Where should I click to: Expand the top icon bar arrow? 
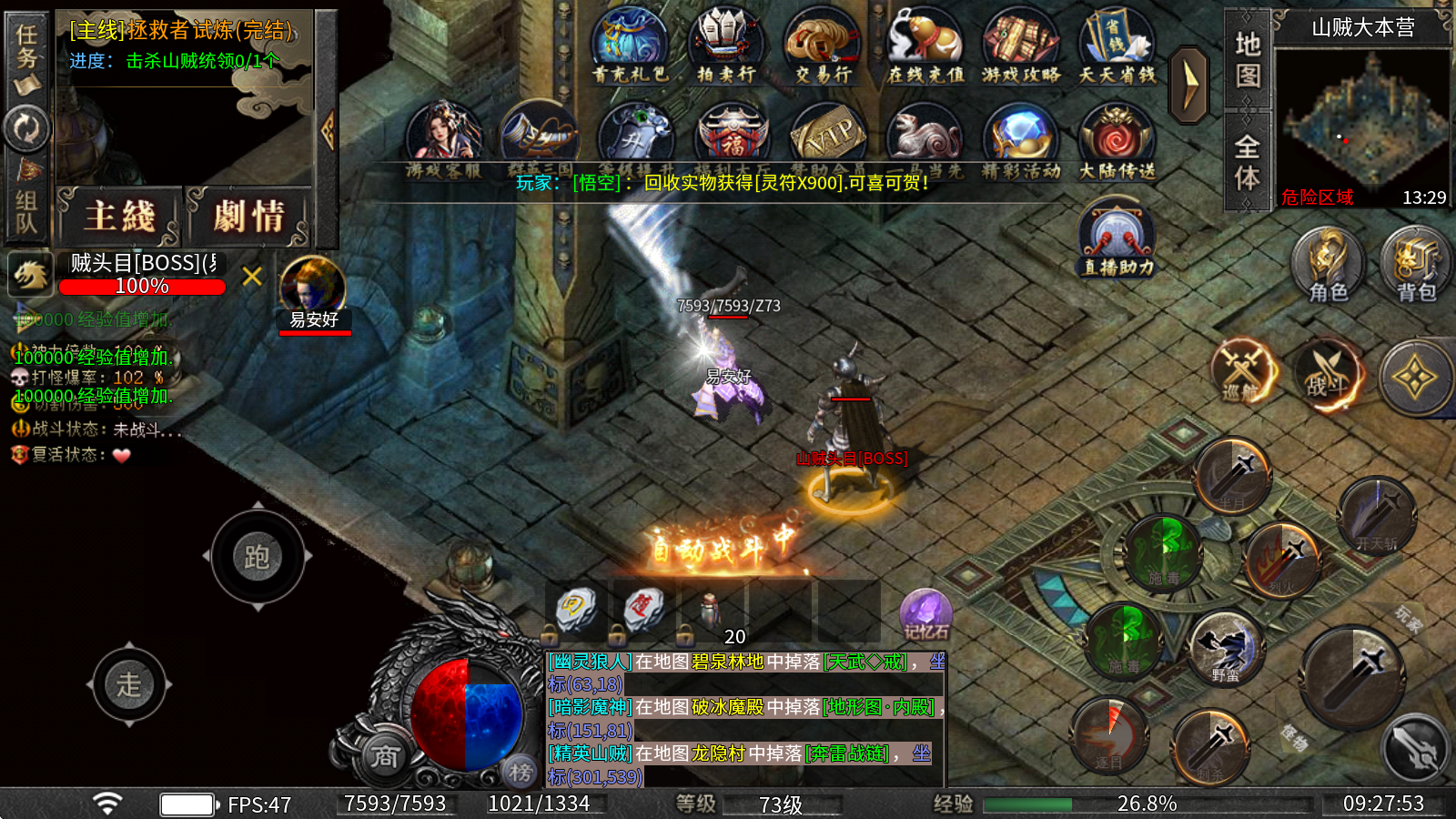click(1188, 84)
